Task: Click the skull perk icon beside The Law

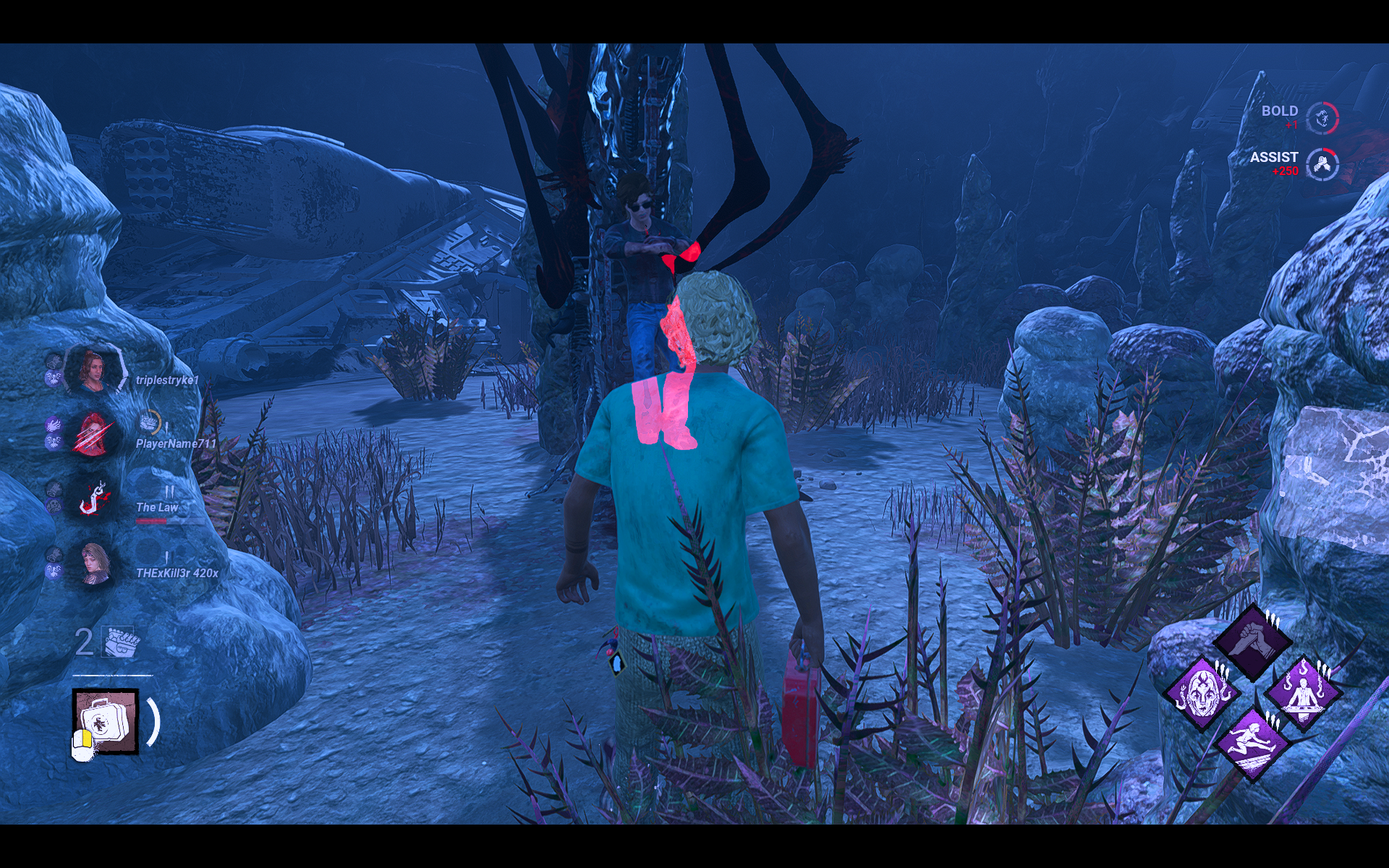Action: point(54,505)
